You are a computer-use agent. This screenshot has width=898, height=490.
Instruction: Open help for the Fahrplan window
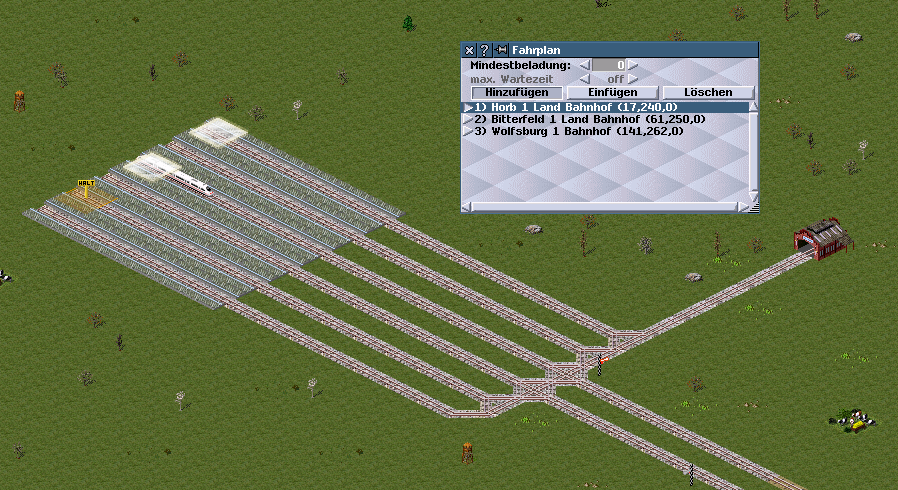click(484, 50)
